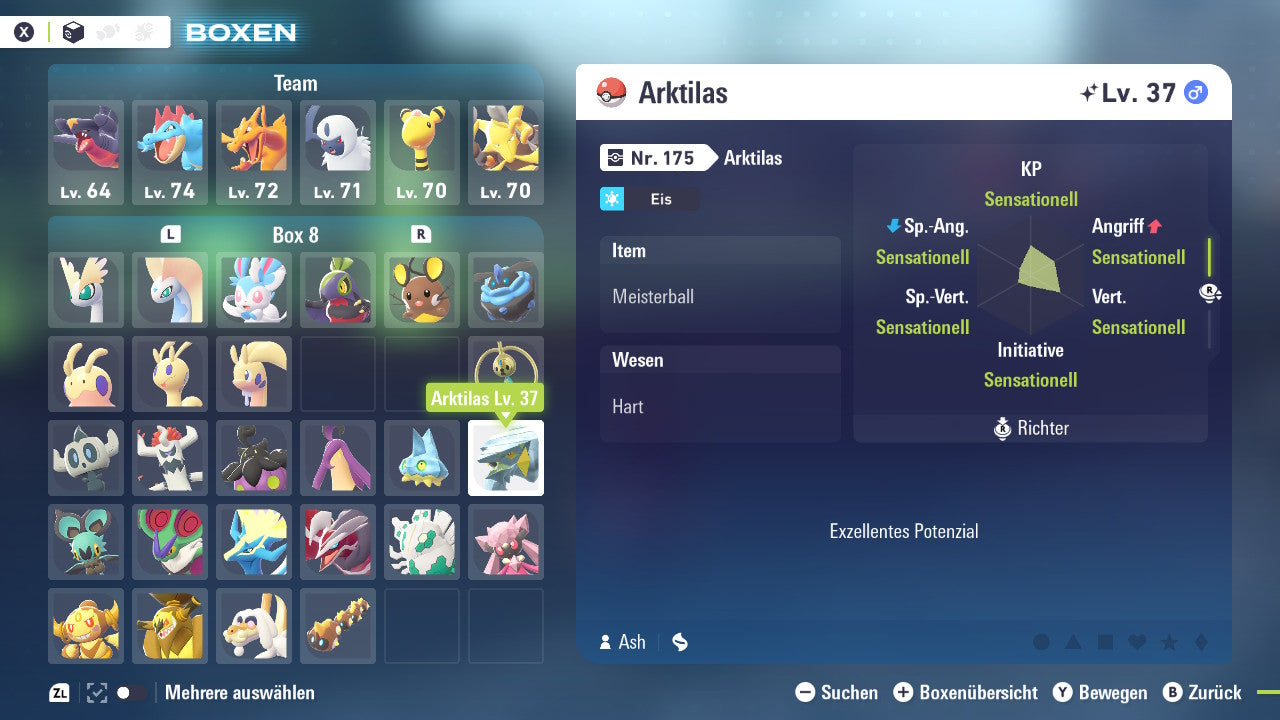The height and width of the screenshot is (720, 1280).
Task: Select the Team header
Action: pos(295,83)
